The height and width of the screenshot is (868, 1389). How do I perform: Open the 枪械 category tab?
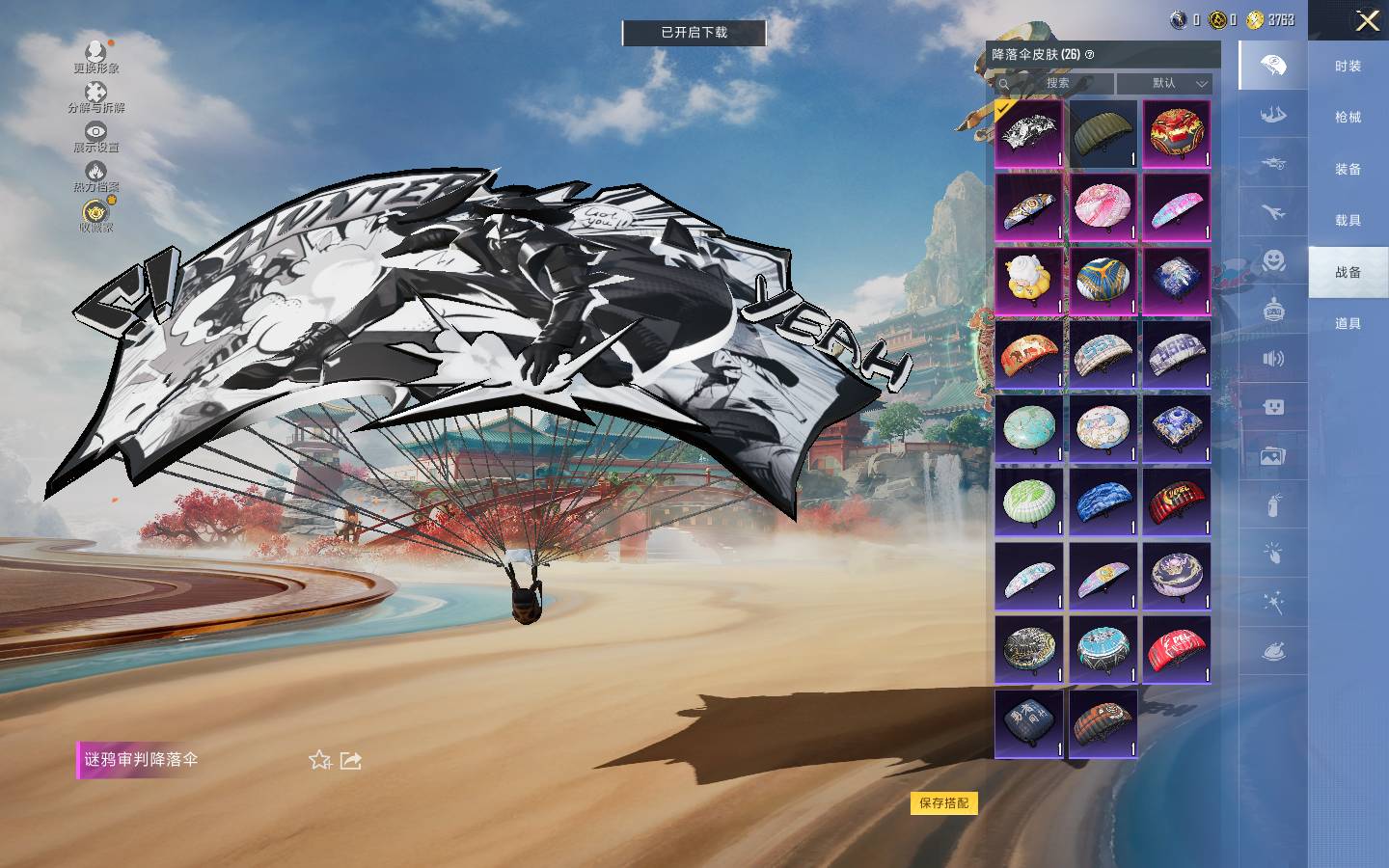(1348, 117)
